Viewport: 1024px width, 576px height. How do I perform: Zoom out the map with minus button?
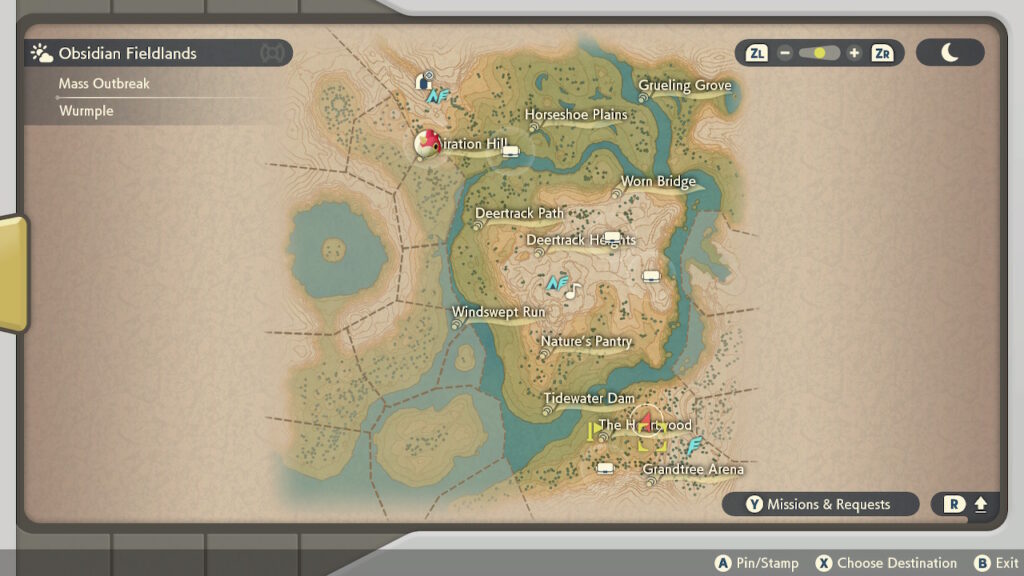(786, 53)
